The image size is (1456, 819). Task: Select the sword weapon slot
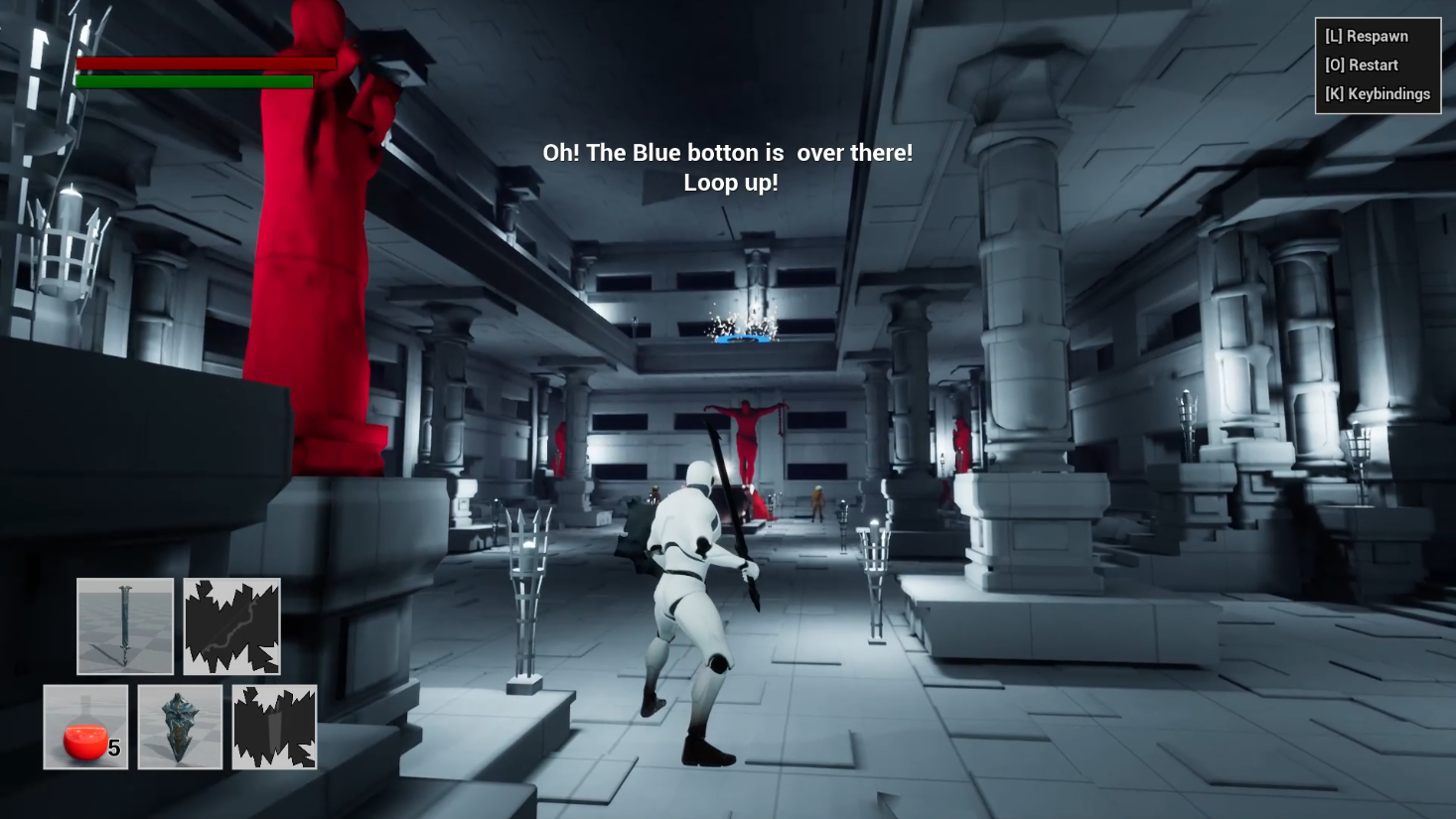pyautogui.click(x=125, y=626)
